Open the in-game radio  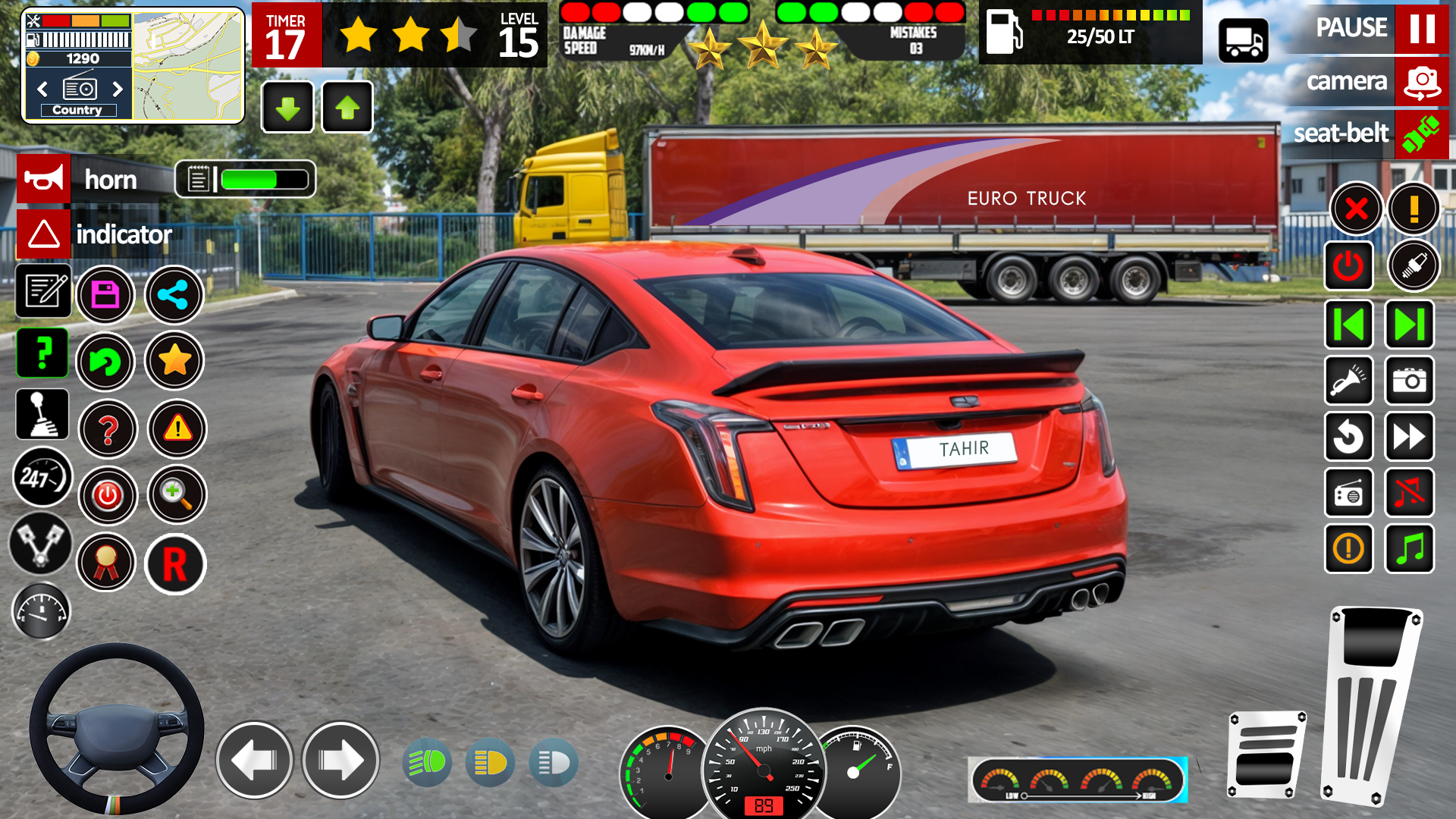pos(1349,493)
